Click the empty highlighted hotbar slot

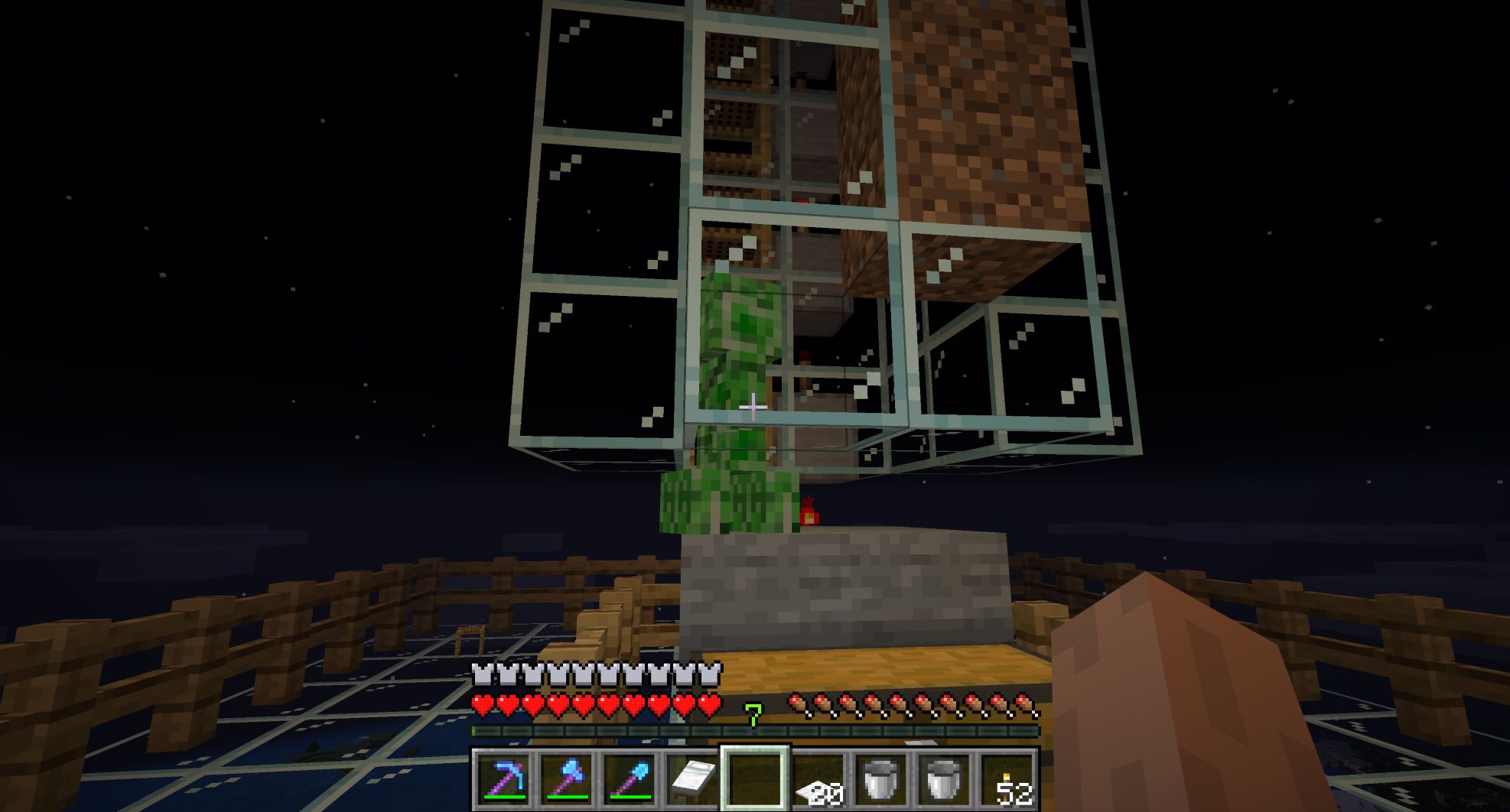[x=755, y=778]
